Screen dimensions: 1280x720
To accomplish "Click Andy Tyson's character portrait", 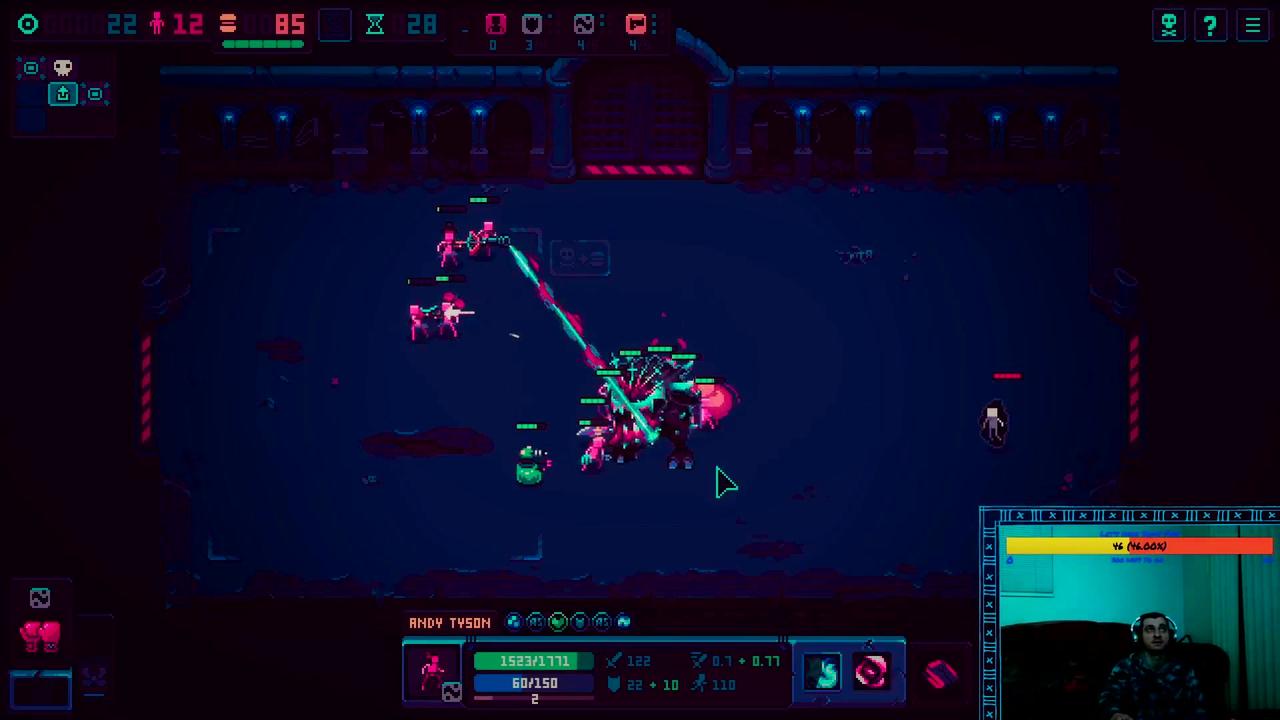I will (x=433, y=672).
